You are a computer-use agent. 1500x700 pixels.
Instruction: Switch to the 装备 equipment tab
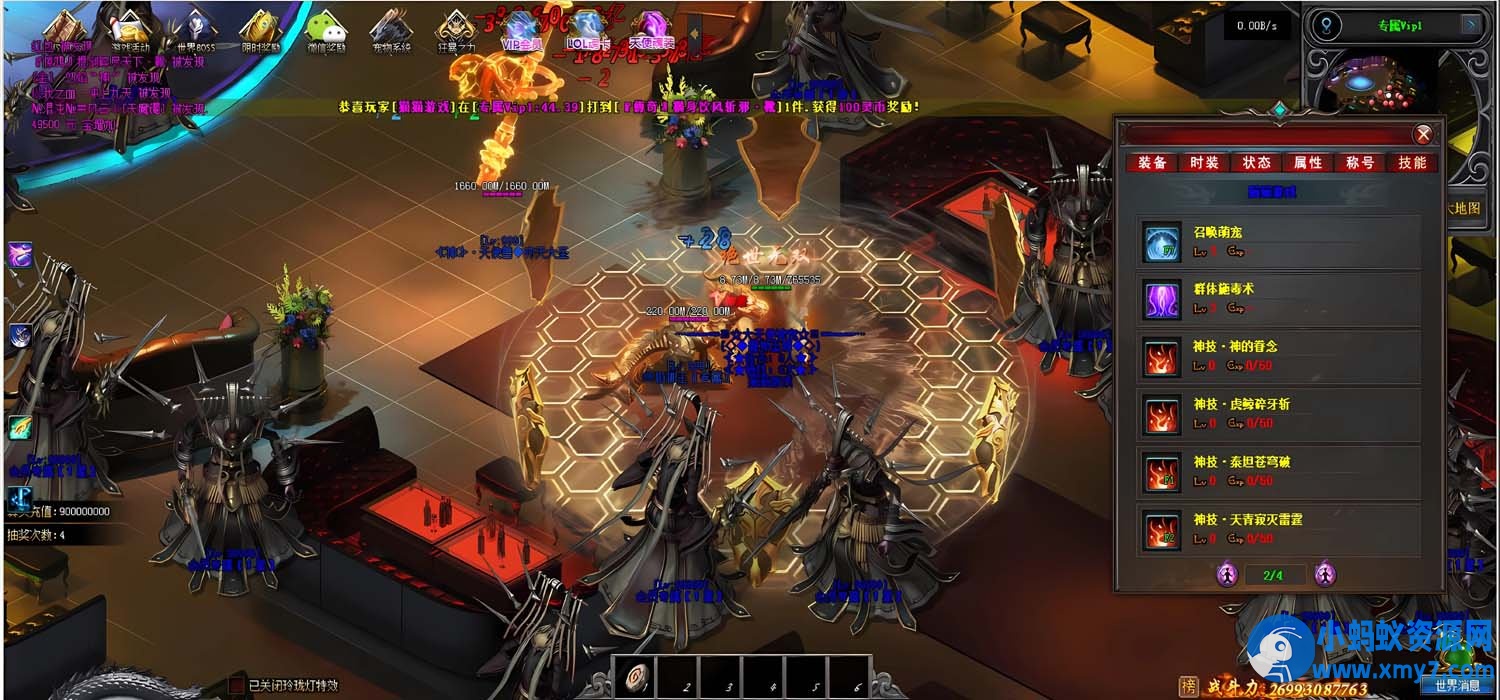1152,163
